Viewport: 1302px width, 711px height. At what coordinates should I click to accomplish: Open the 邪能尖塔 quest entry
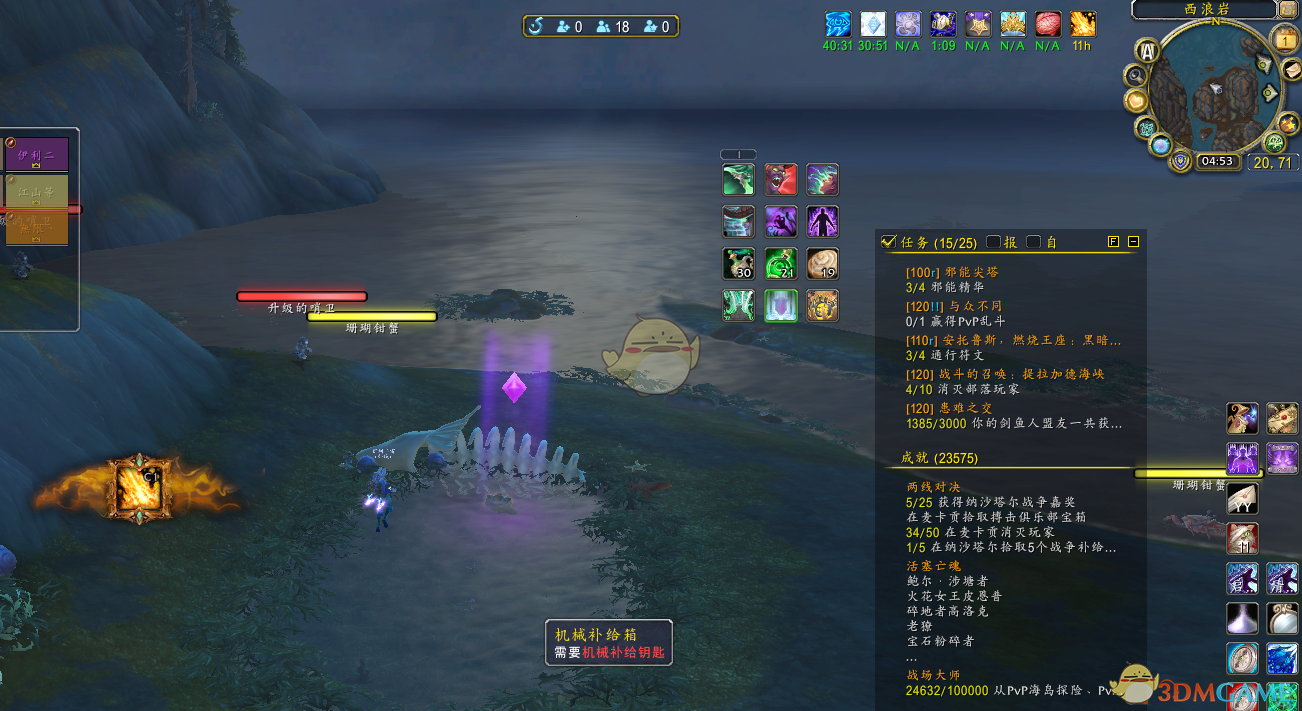click(x=951, y=272)
